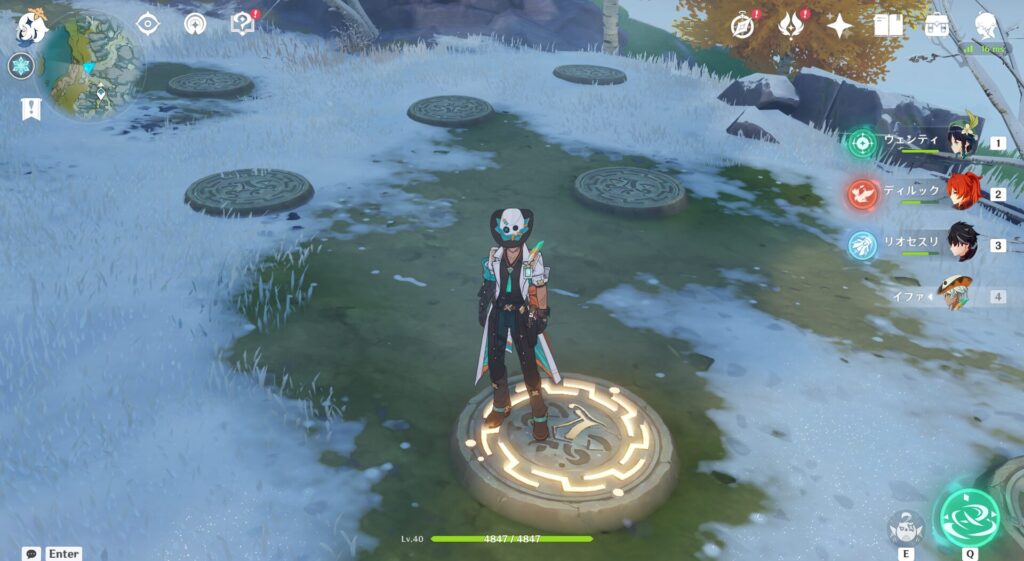1024x561 pixels.
Task: Open the character profile head icon
Action: (x=986, y=25)
